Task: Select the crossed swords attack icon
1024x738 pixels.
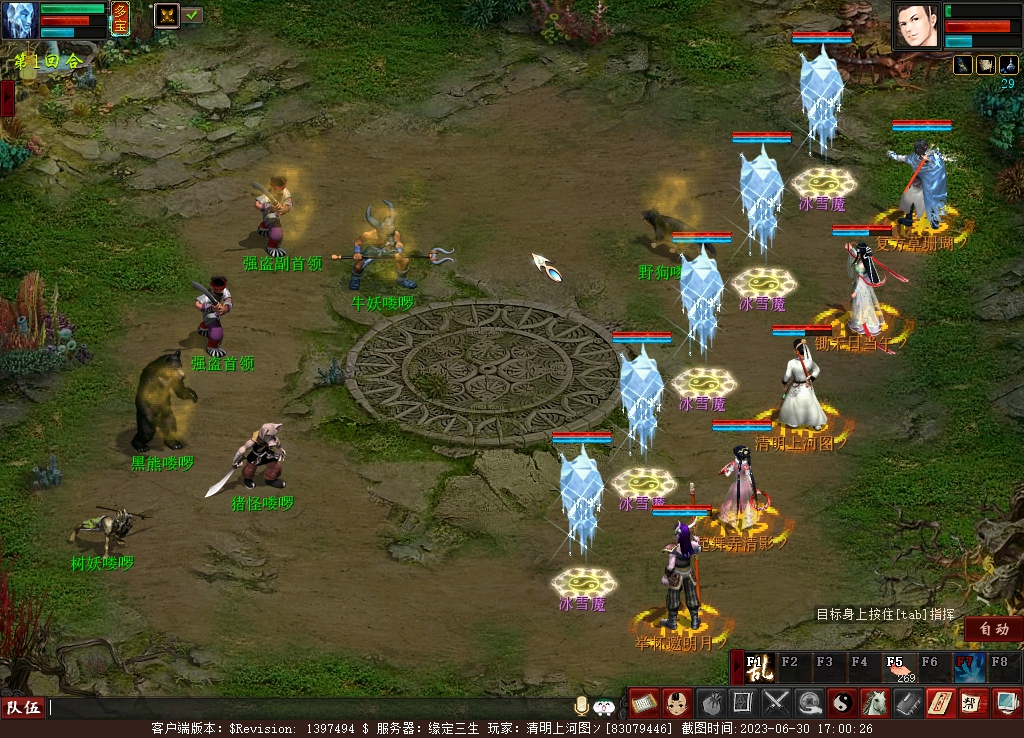Action: tap(776, 703)
